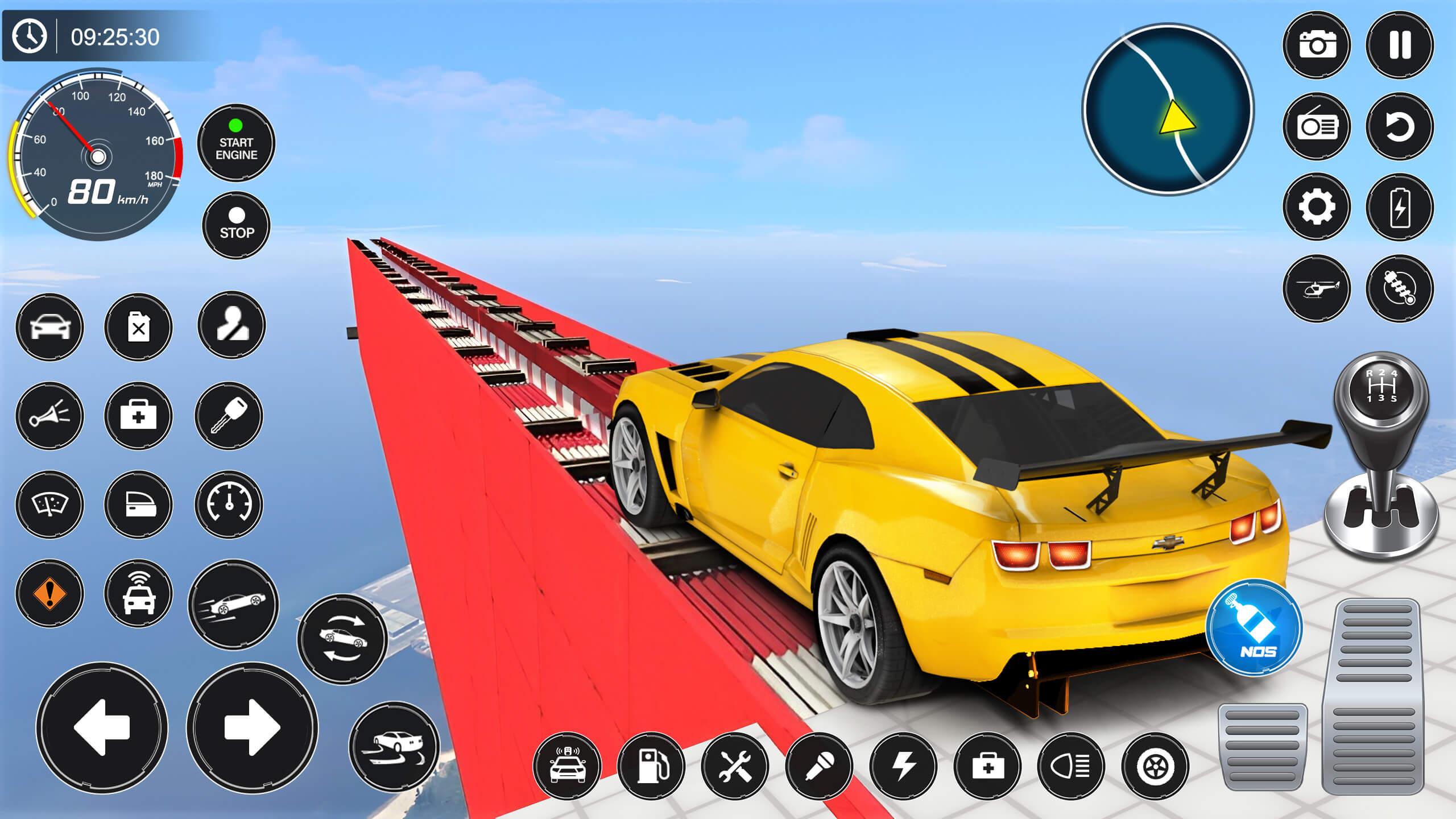1456x819 pixels.
Task: Restart using the circular arrow button
Action: [x=1400, y=126]
